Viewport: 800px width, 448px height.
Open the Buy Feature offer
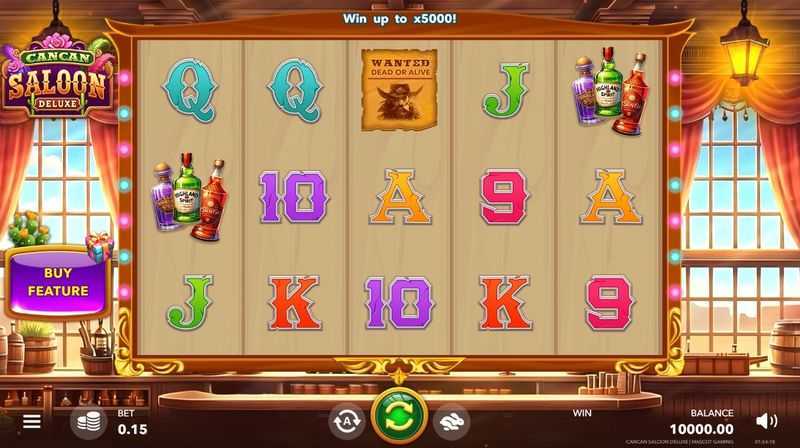point(57,281)
